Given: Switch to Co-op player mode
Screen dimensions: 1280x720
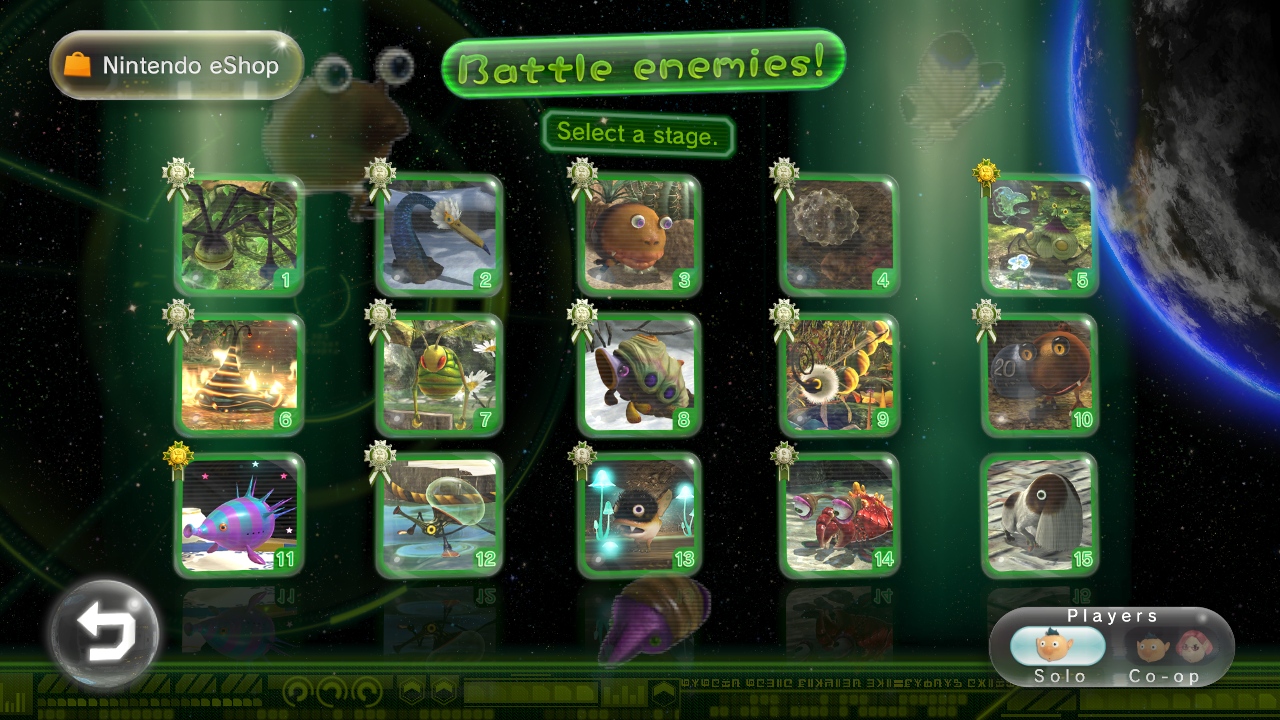Looking at the screenshot, I should tap(1163, 653).
